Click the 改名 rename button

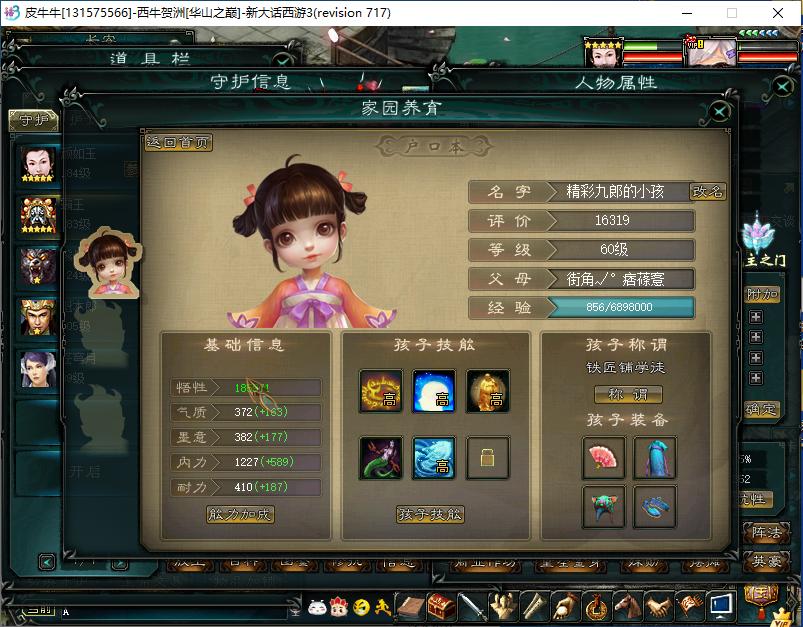pyautogui.click(x=708, y=192)
